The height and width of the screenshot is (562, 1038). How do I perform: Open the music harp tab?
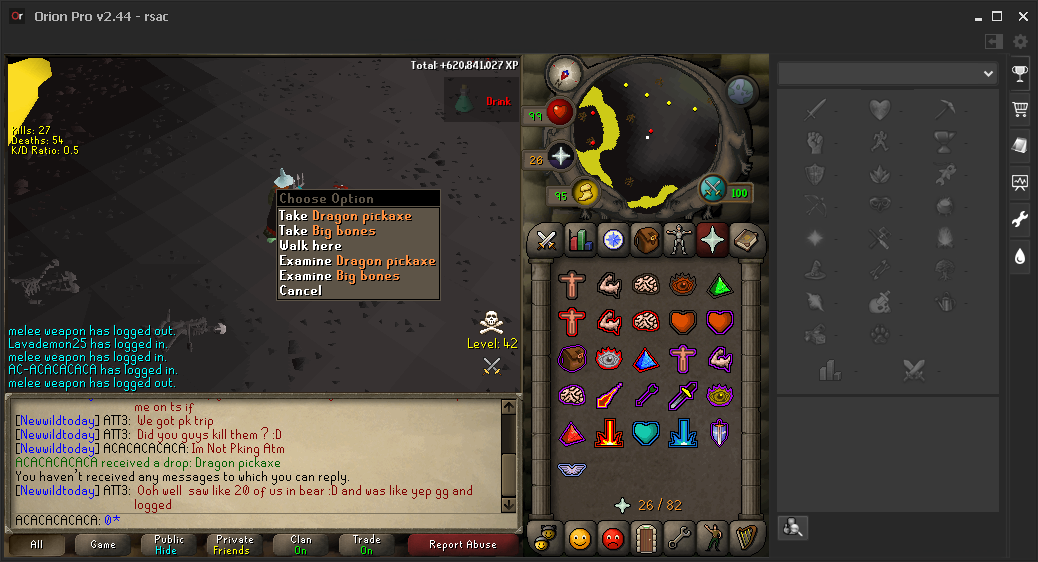click(x=745, y=538)
